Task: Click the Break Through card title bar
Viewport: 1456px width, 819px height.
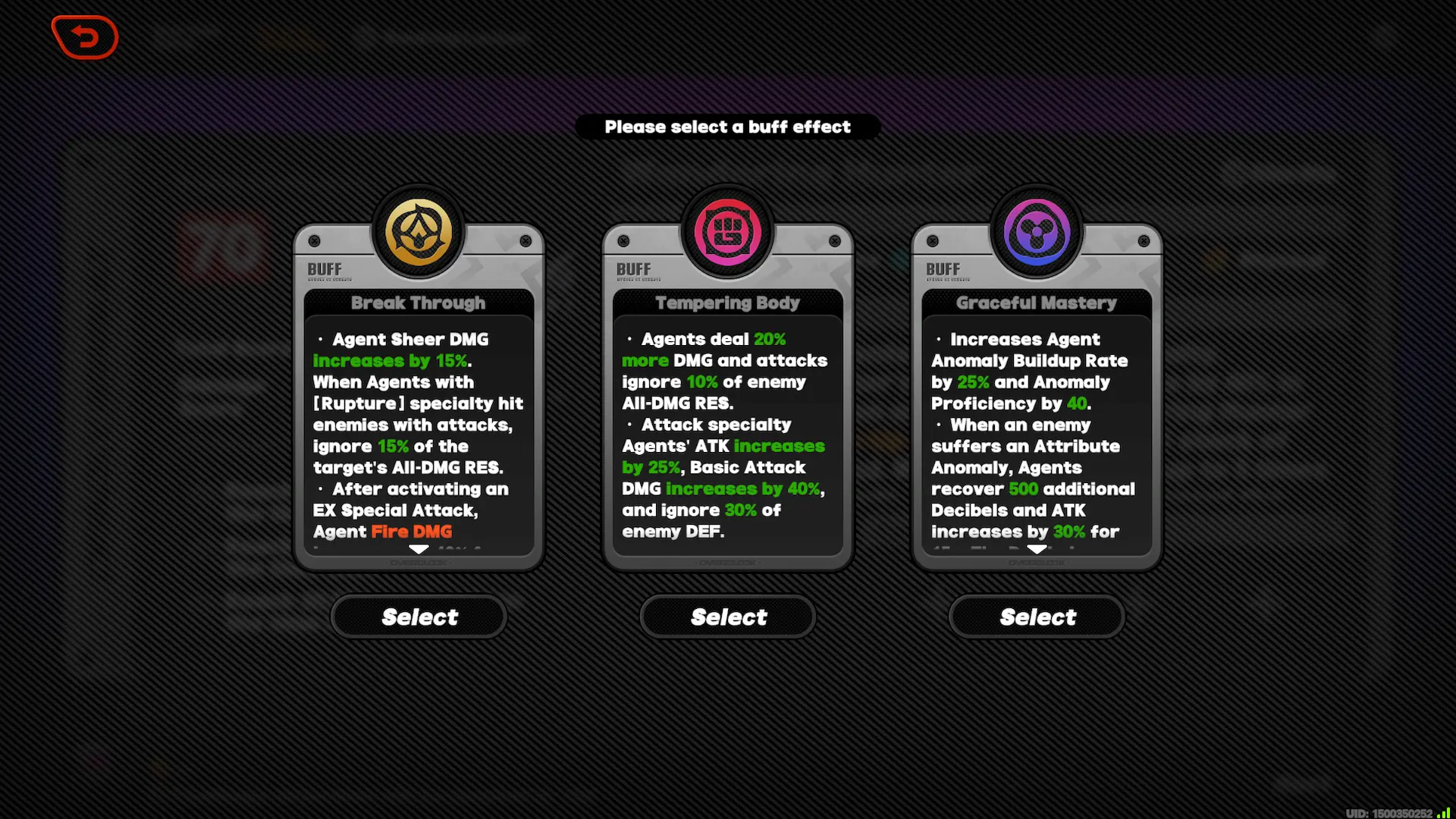Action: coord(418,303)
